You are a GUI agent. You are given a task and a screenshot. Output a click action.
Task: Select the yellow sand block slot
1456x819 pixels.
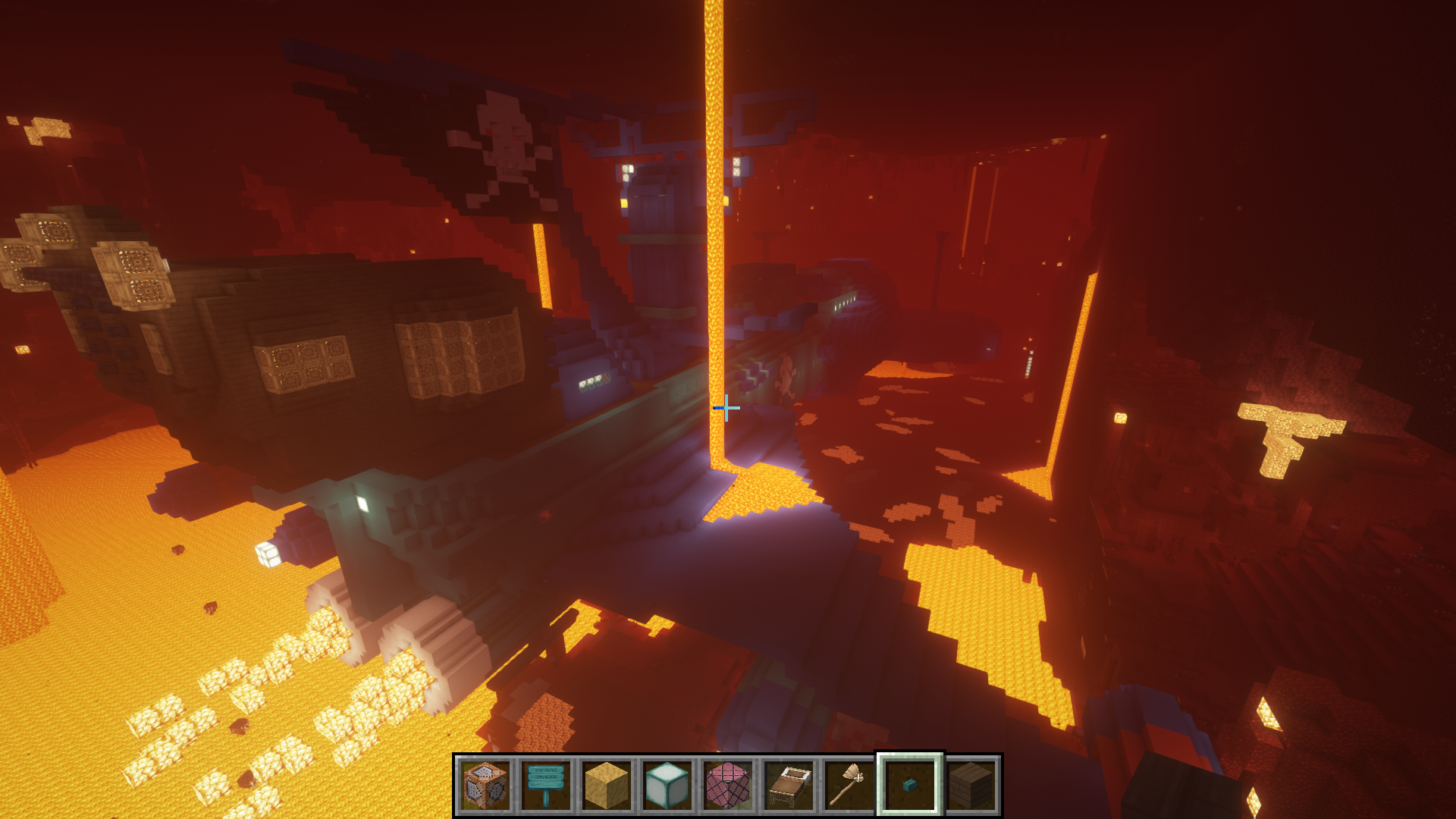pos(607,786)
